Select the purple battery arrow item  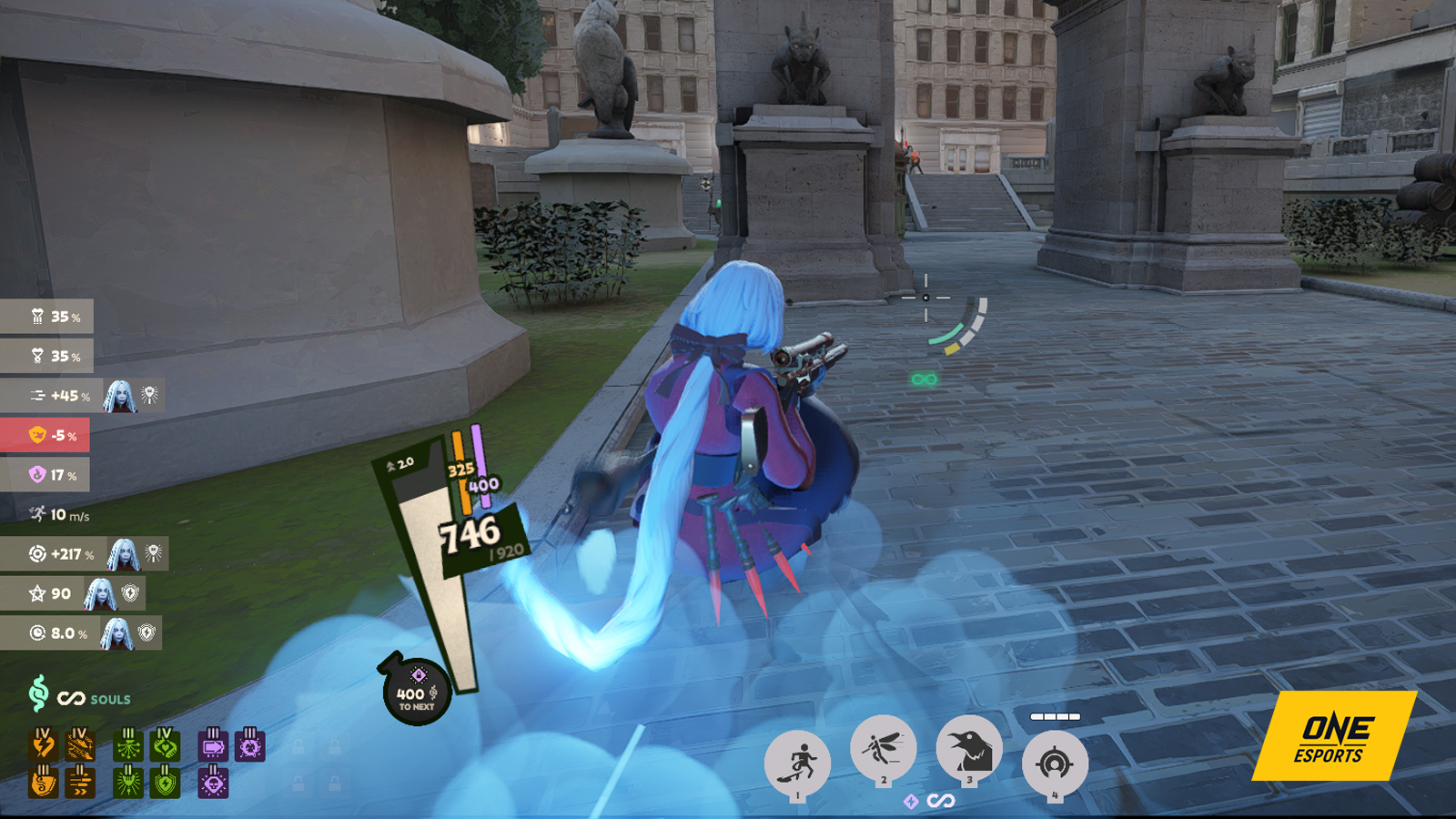tap(213, 745)
